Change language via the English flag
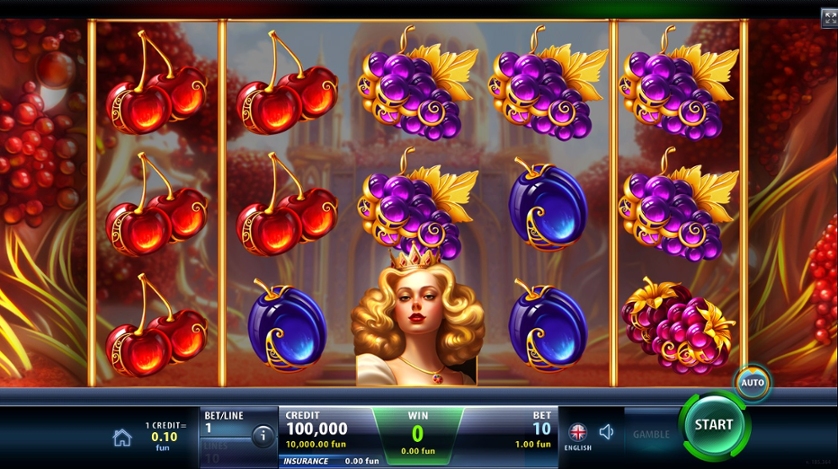838x469 pixels. point(577,434)
